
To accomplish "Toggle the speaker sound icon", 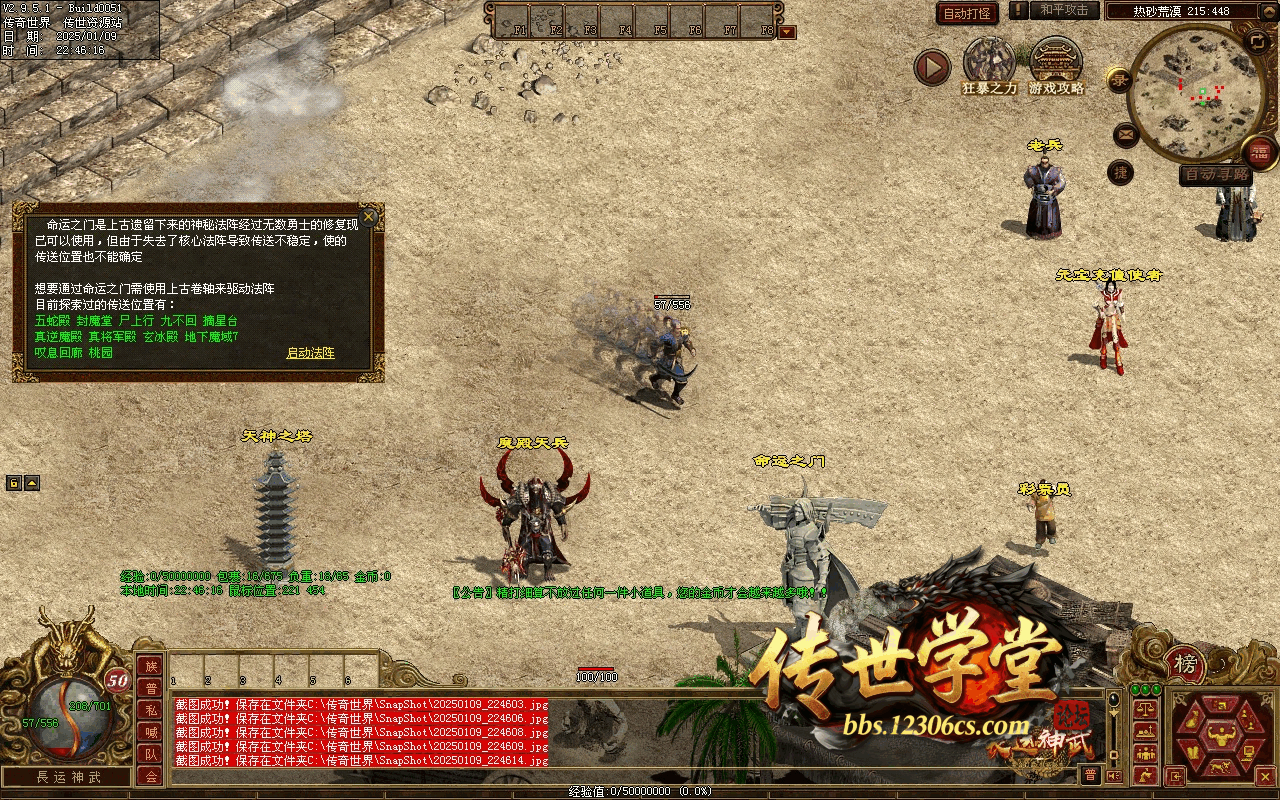I will pyautogui.click(x=1114, y=776).
